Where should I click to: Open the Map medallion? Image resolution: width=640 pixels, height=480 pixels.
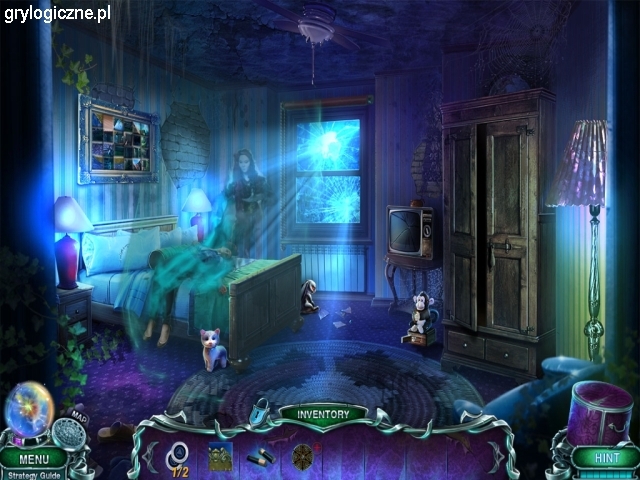[70, 432]
